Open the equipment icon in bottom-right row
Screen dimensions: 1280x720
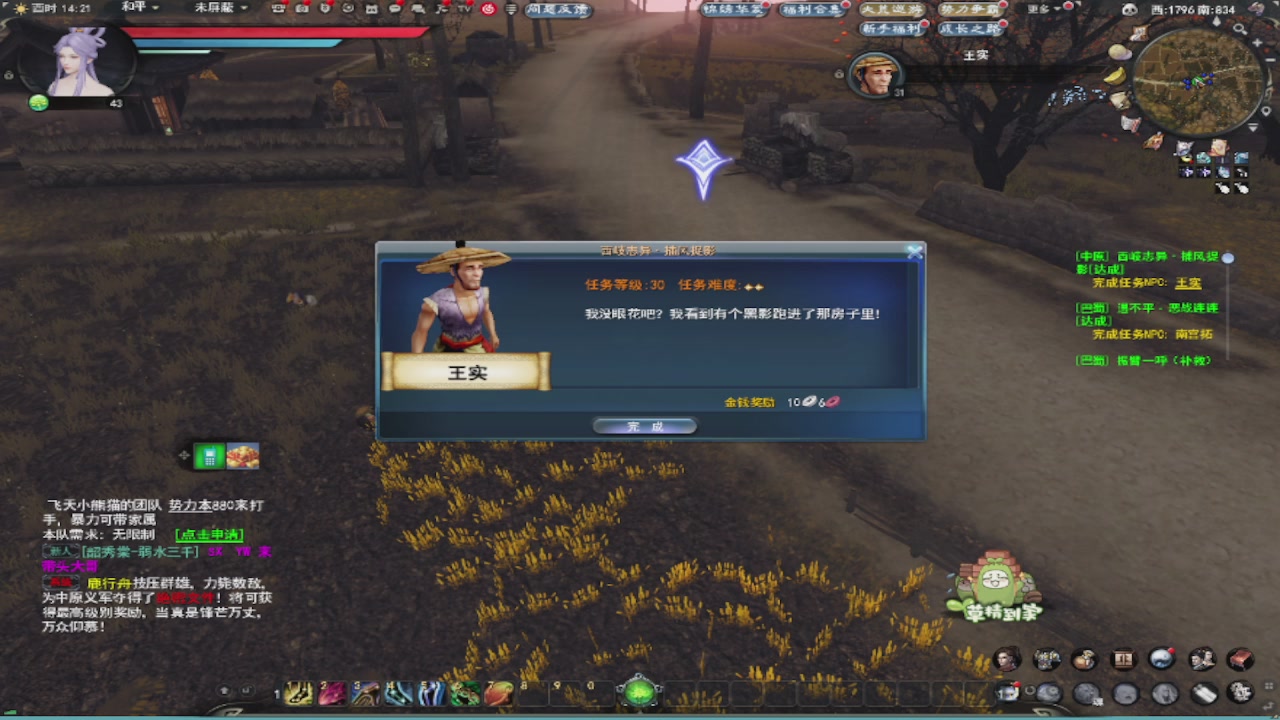1047,660
